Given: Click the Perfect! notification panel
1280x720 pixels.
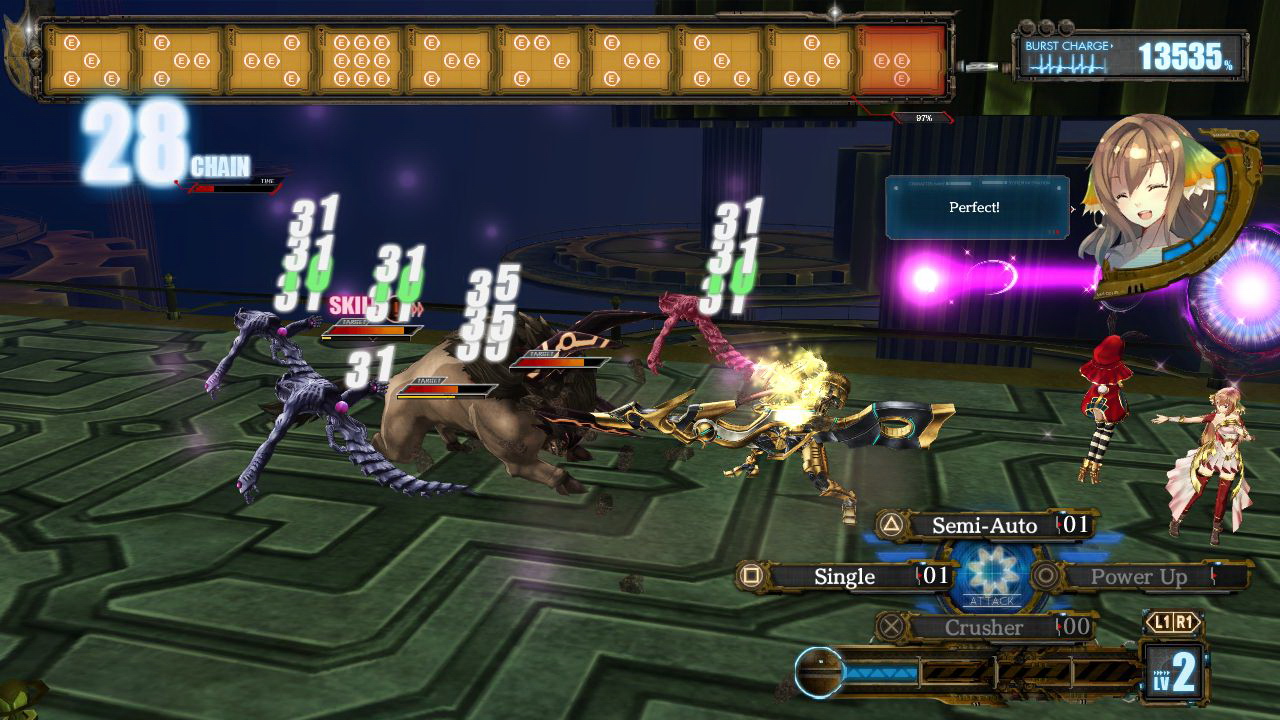Looking at the screenshot, I should pos(975,207).
